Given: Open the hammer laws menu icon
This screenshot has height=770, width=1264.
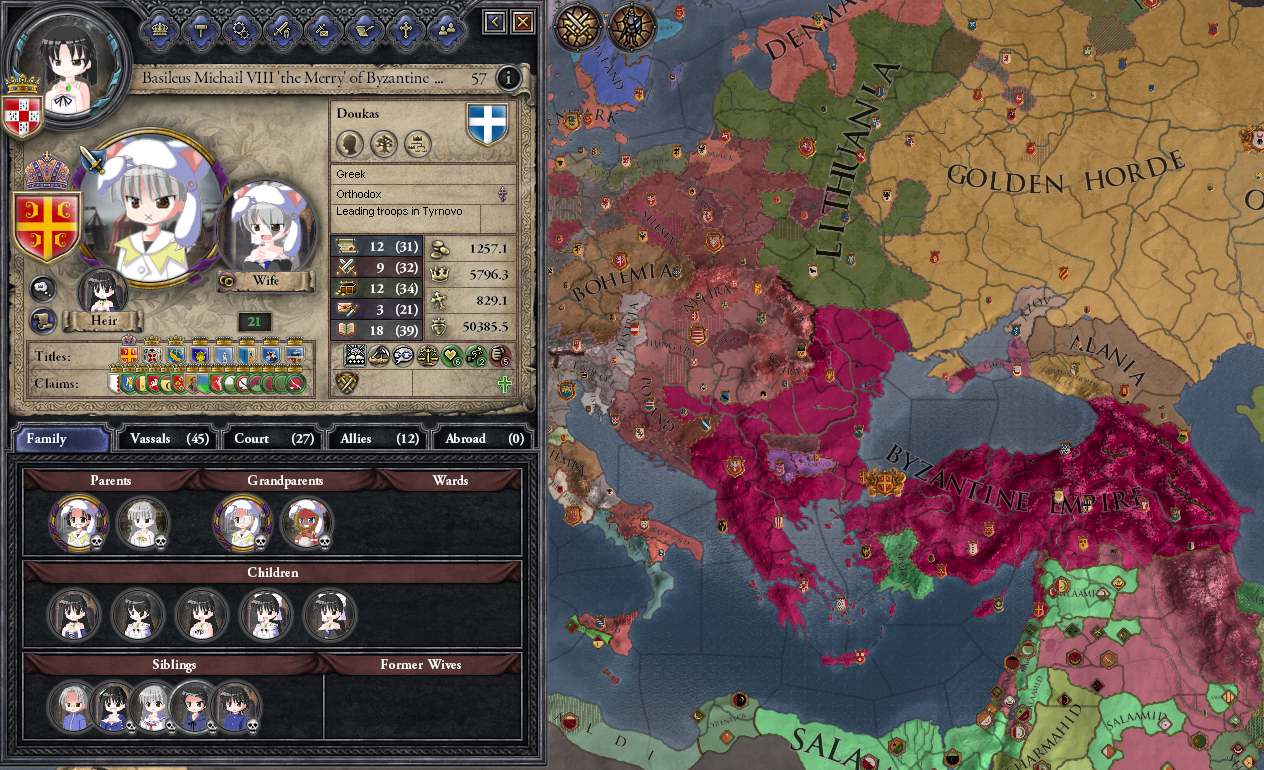Looking at the screenshot, I should tap(200, 28).
